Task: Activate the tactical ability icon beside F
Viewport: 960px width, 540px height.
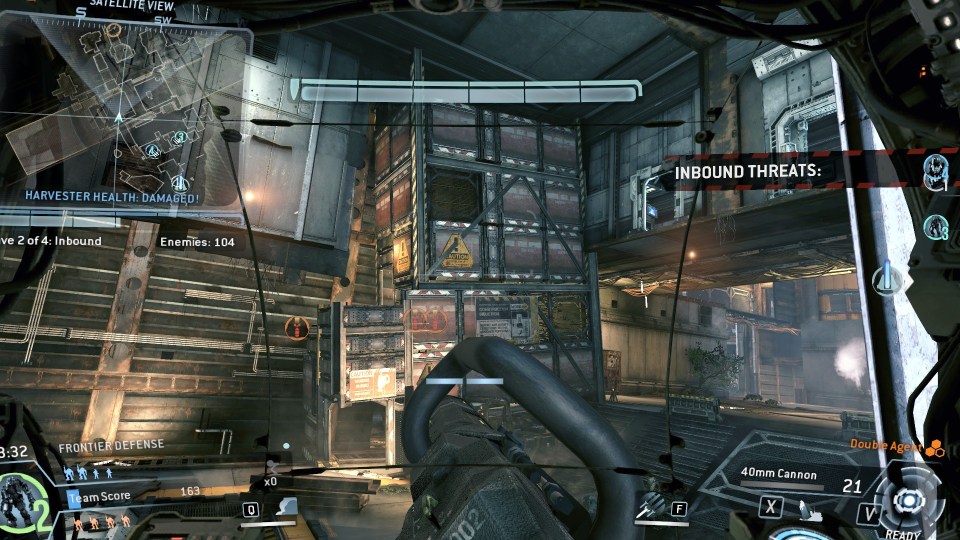Action: pos(651,507)
